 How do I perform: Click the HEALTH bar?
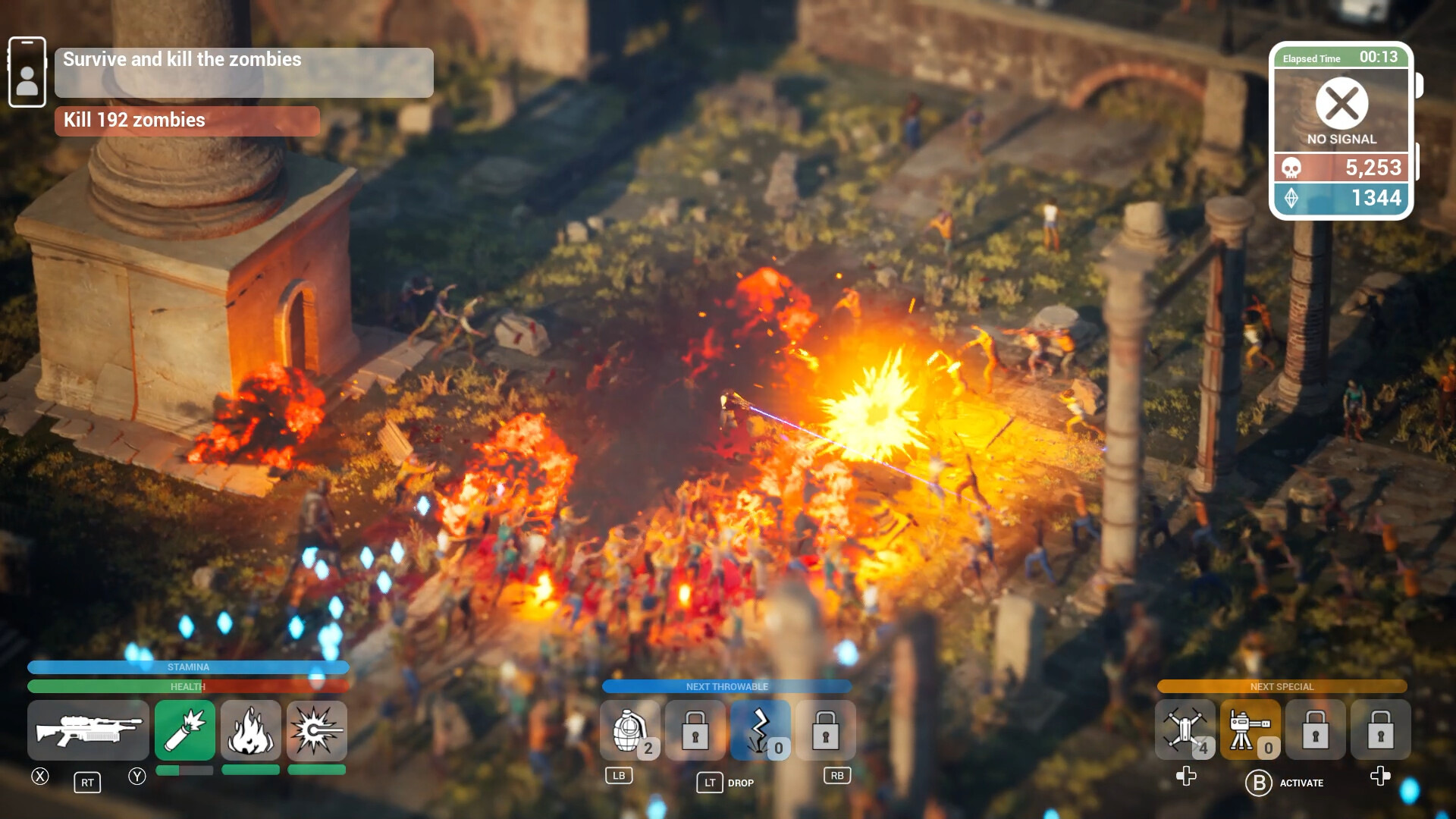188,686
